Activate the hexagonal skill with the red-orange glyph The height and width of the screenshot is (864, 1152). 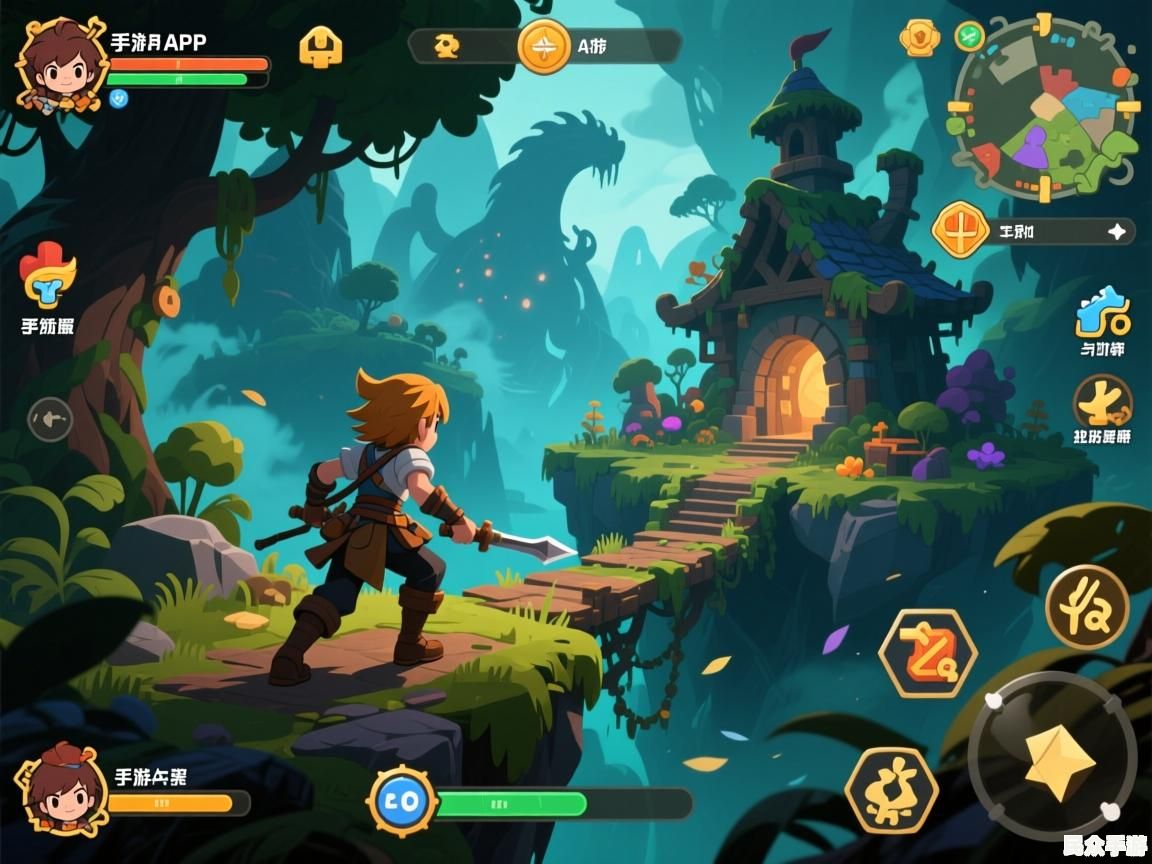tap(927, 652)
